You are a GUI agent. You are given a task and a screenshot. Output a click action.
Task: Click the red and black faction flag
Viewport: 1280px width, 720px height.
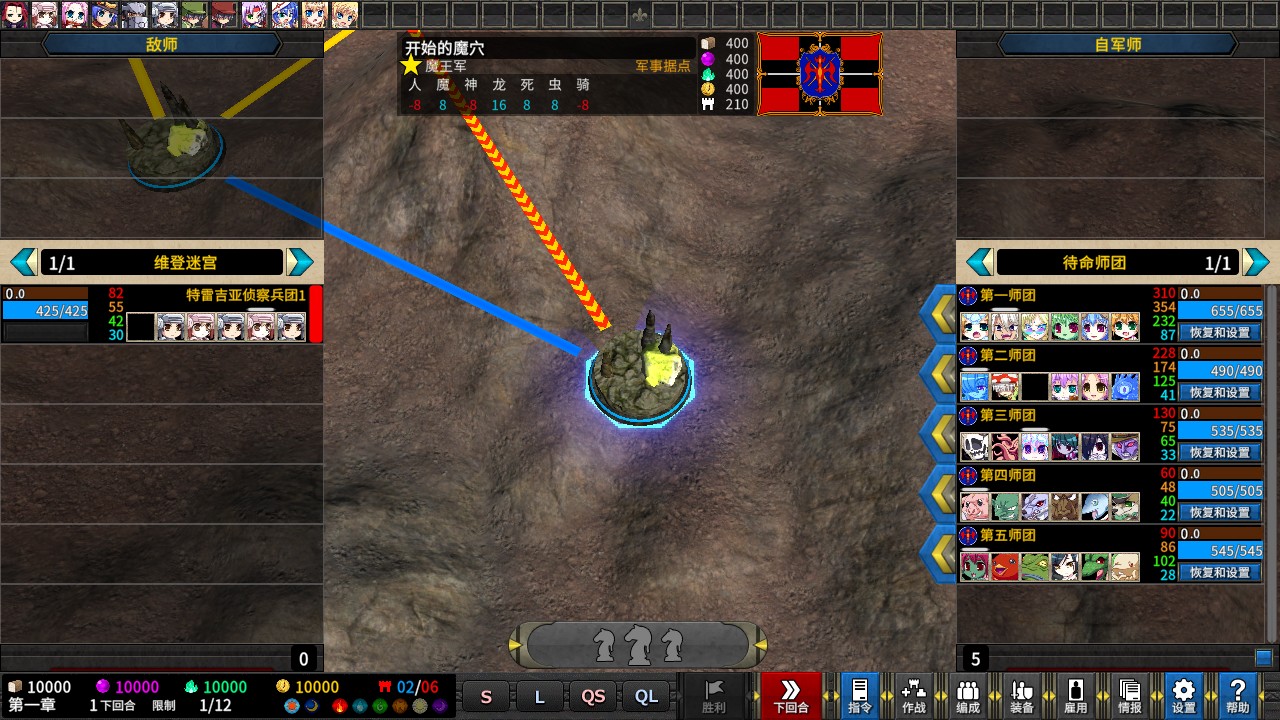820,74
